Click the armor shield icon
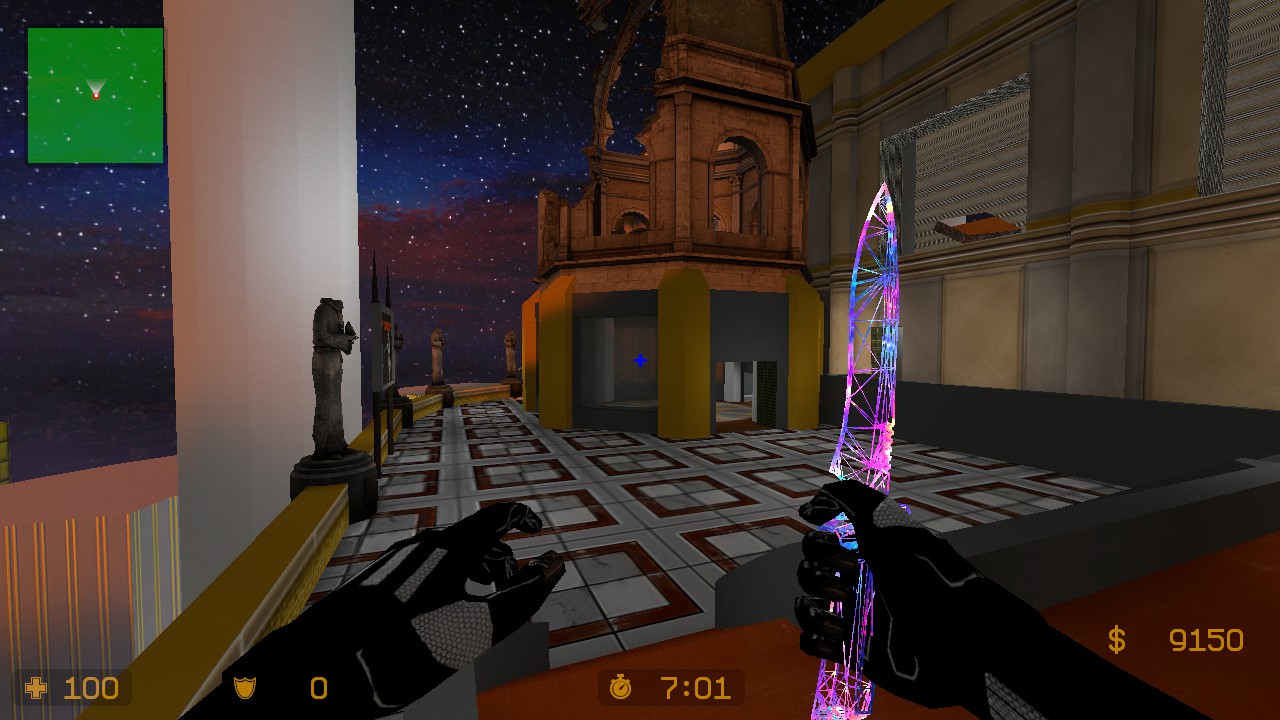This screenshot has height=720, width=1280. [245, 688]
